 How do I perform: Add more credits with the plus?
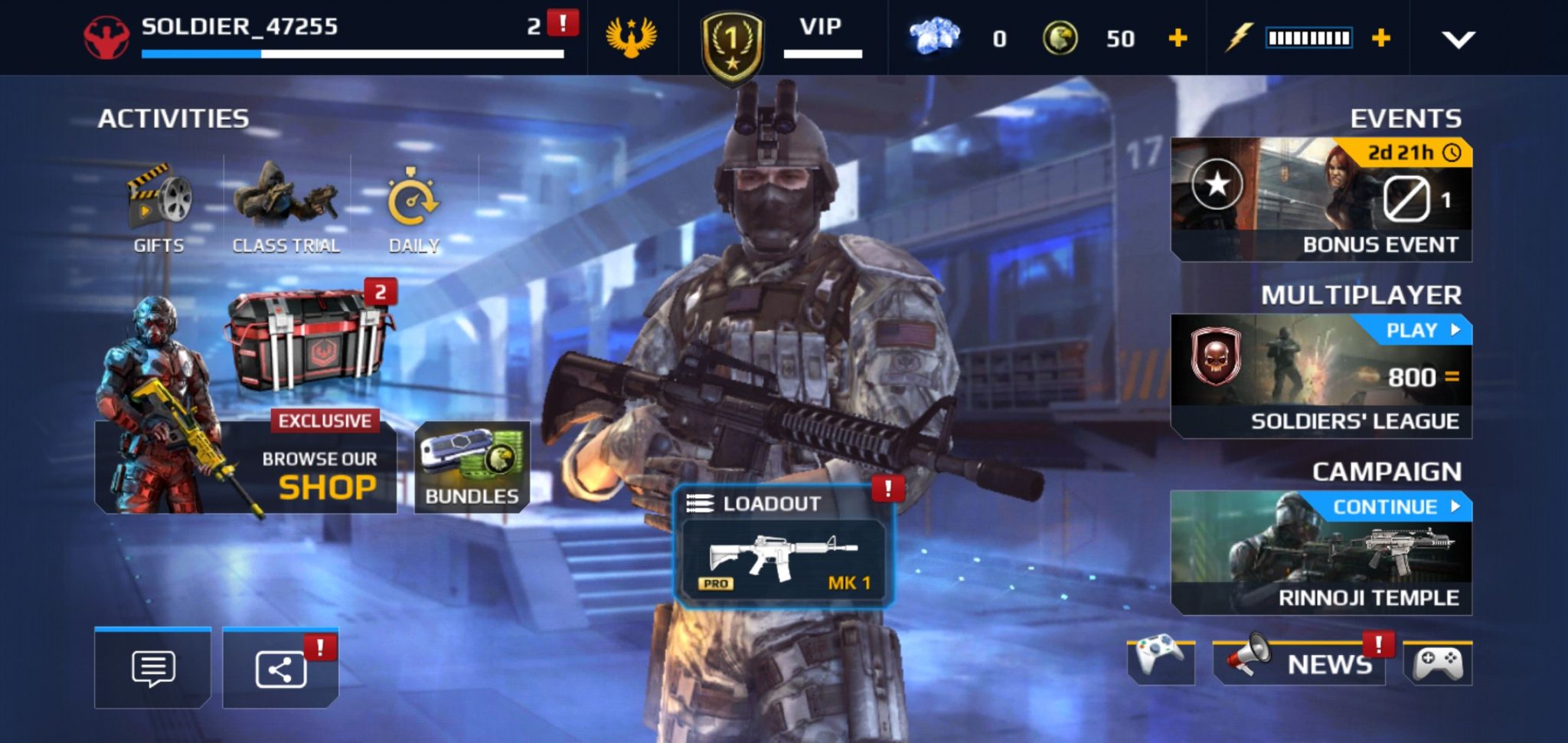(x=1178, y=38)
